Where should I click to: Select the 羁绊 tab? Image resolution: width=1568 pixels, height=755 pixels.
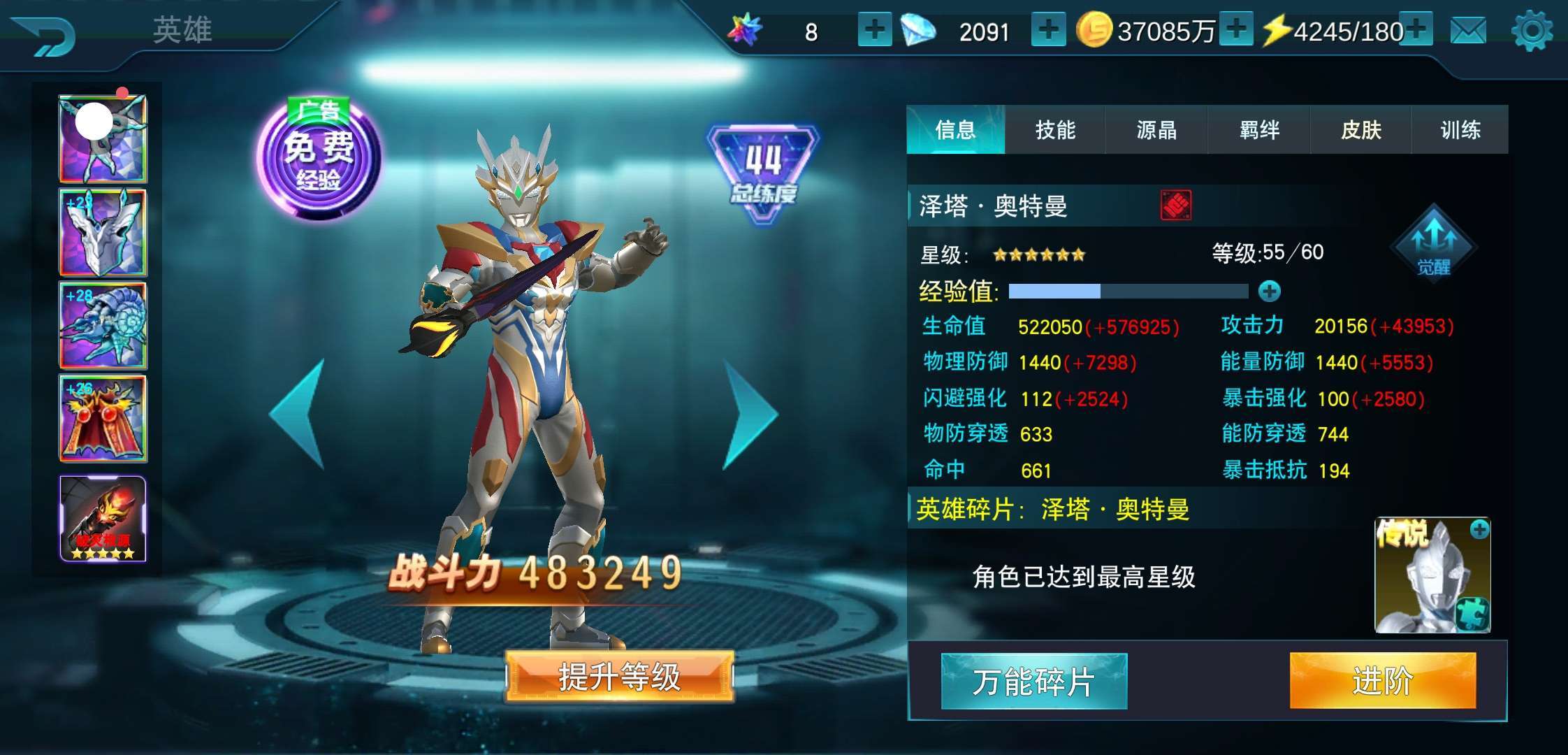pyautogui.click(x=1259, y=130)
